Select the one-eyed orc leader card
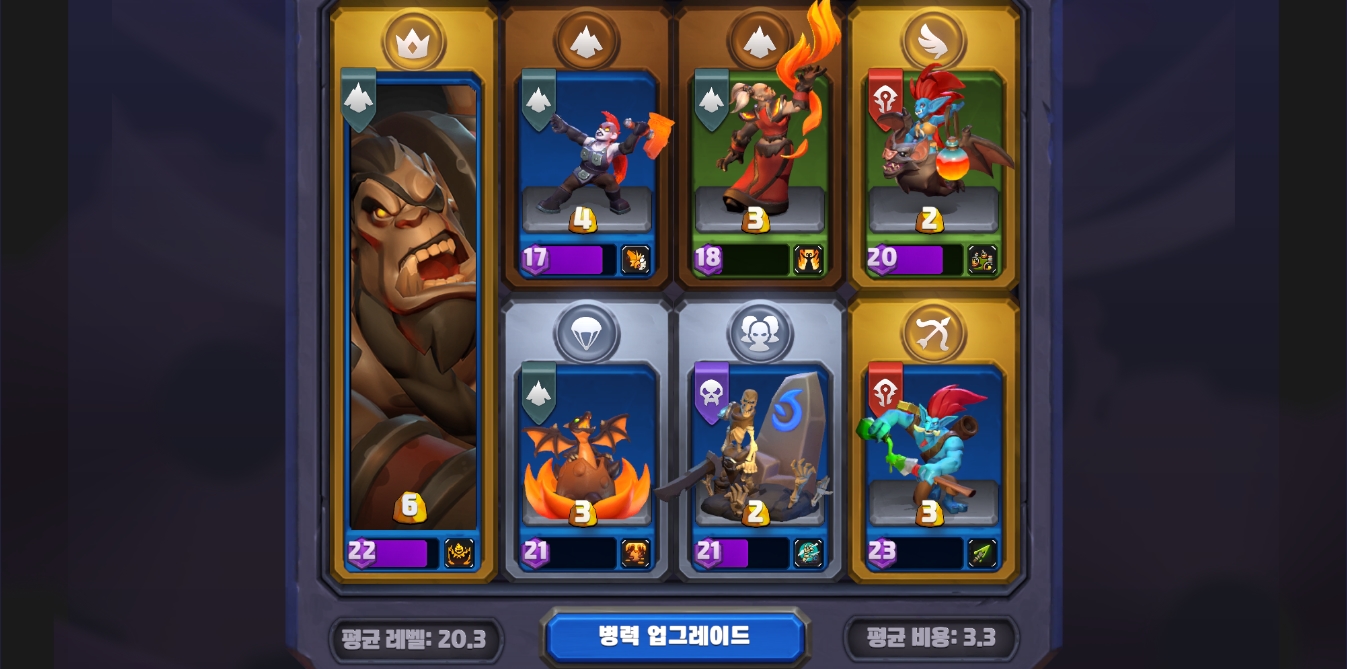1347x669 pixels. pos(413,310)
